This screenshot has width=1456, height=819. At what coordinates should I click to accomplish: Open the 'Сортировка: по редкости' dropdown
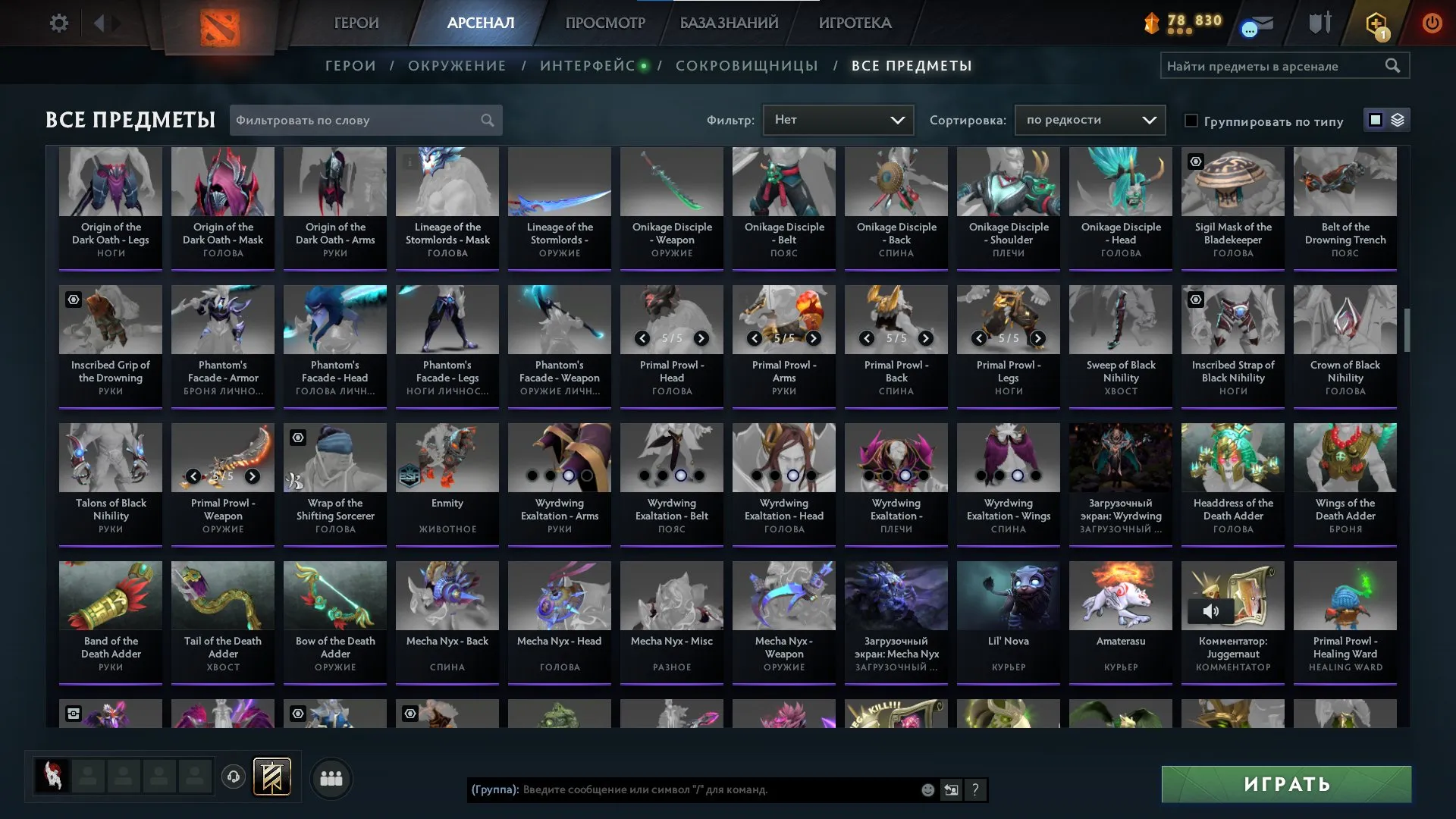(1090, 120)
